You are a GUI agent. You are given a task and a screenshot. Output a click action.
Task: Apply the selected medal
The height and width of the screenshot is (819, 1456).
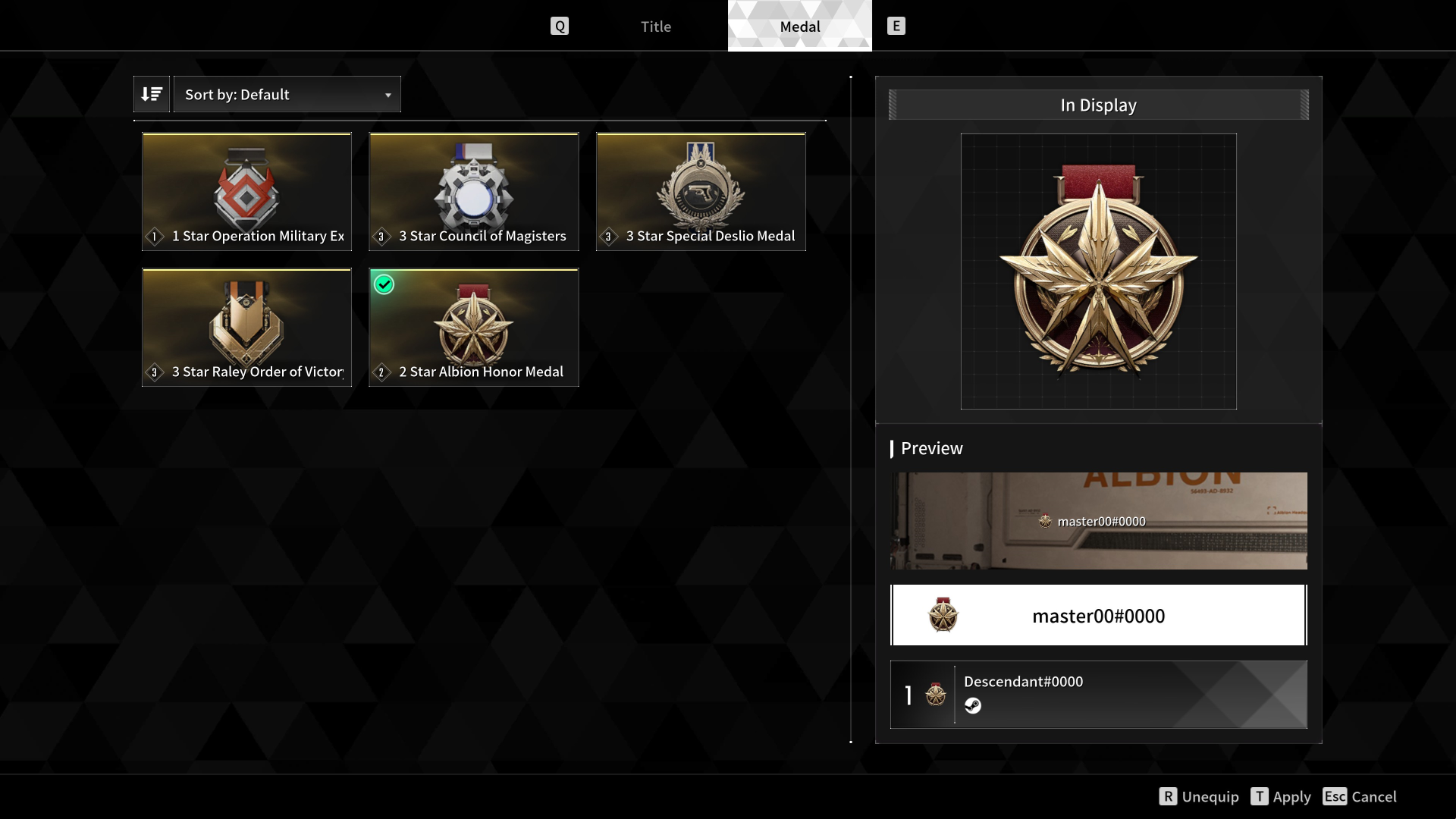[x=1281, y=796]
